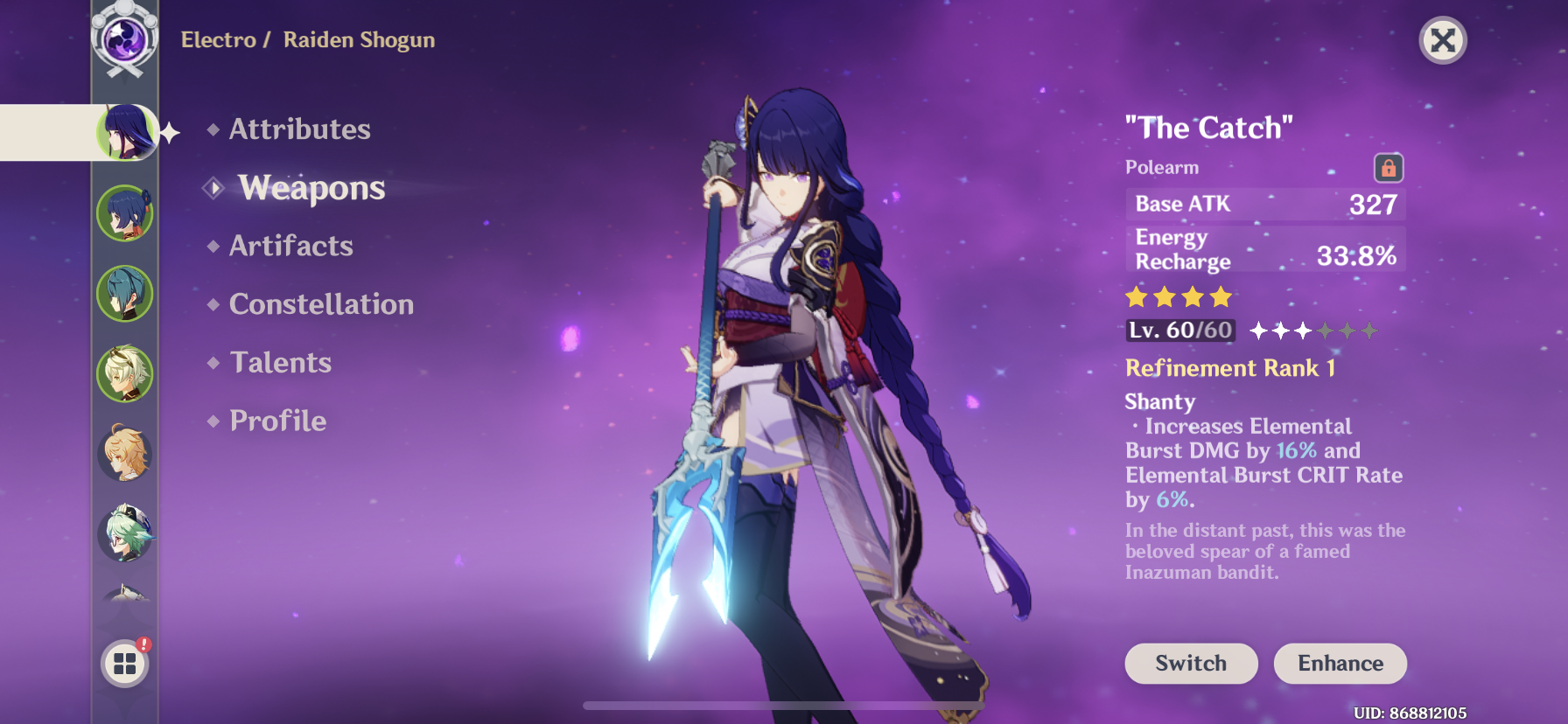
Task: Select the second character portrait below Raiden
Action: pyautogui.click(x=125, y=212)
